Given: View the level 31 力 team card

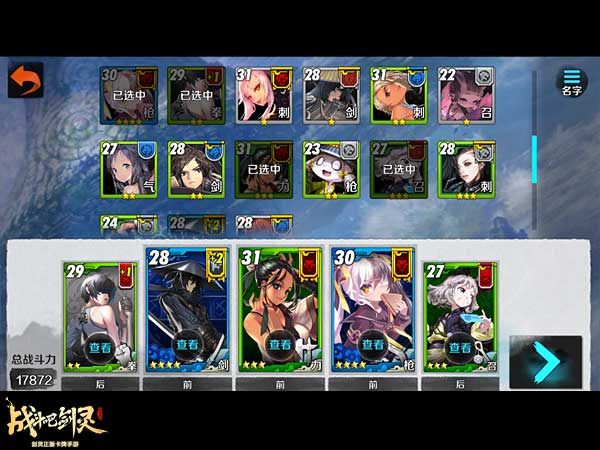Looking at the screenshot, I should coord(279,344).
